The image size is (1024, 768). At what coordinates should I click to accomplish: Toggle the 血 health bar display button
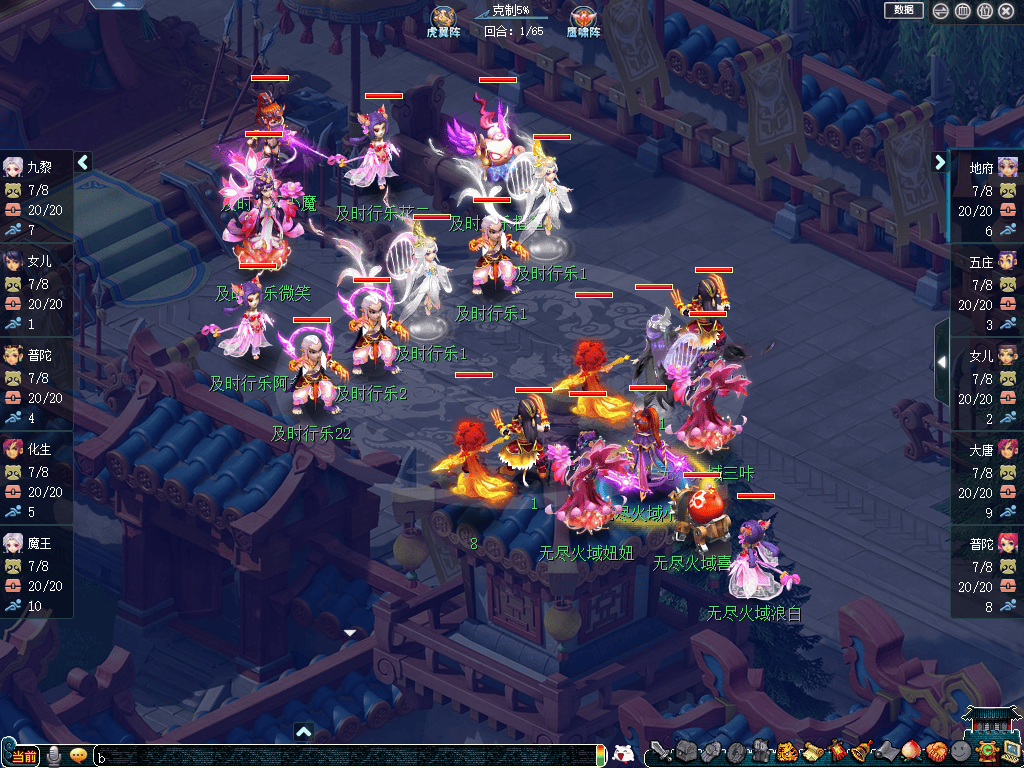962,11
